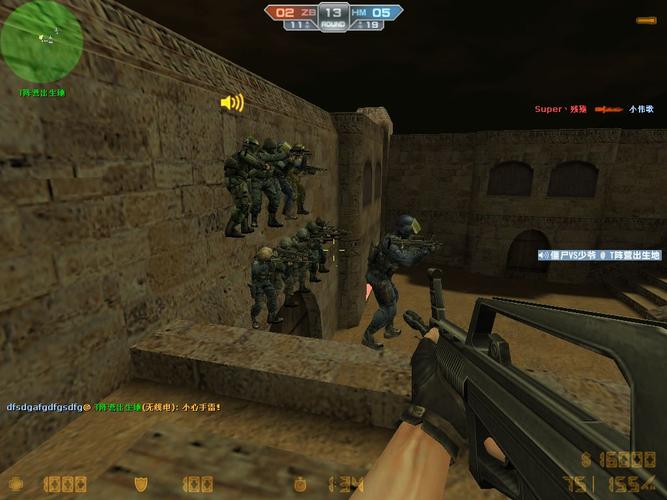The height and width of the screenshot is (500, 667).
Task: Click the dfsdgafgdfgsdfg chat message line
Action: tap(113, 407)
